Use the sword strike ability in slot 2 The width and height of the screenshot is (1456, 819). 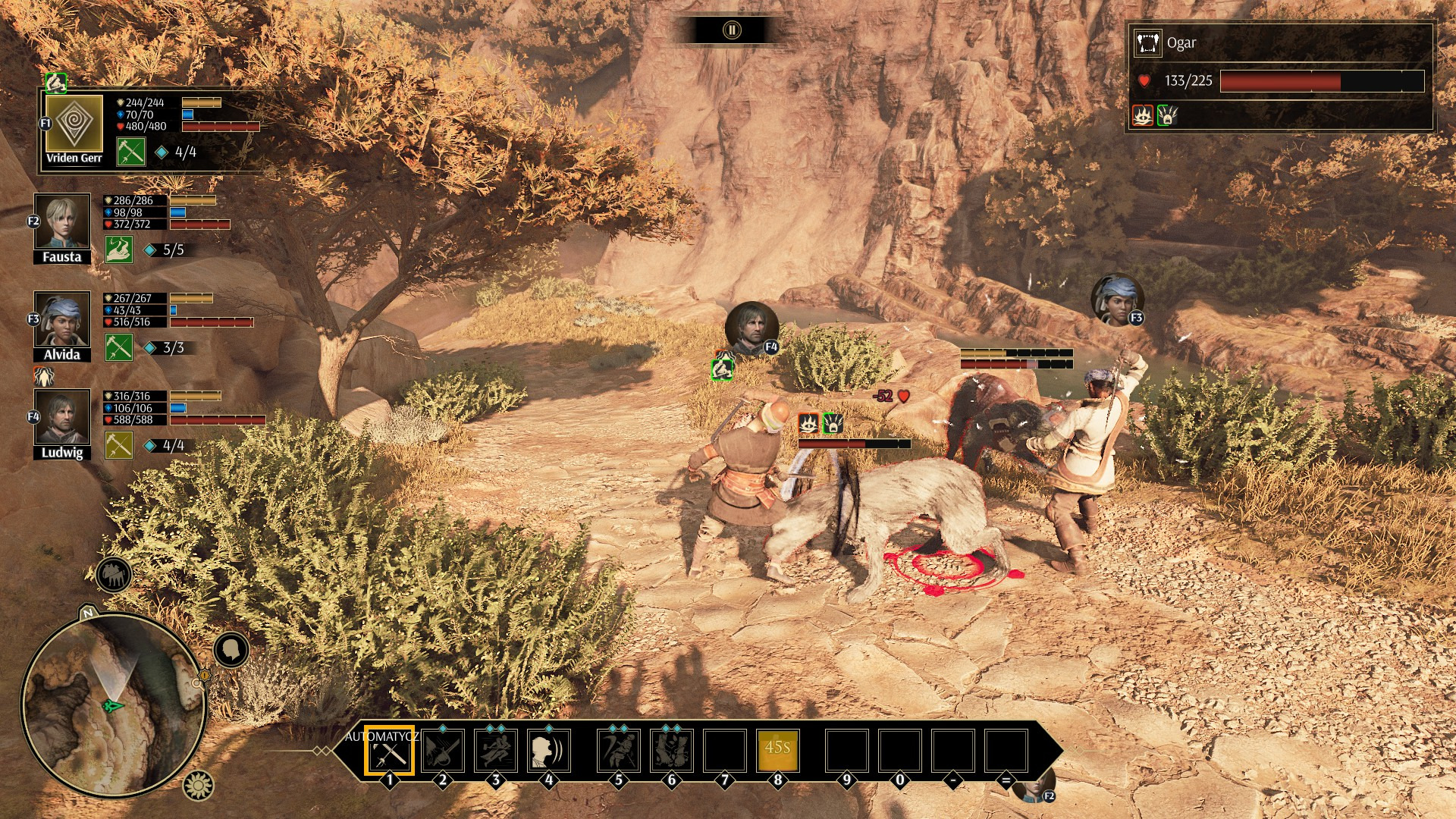tap(443, 751)
